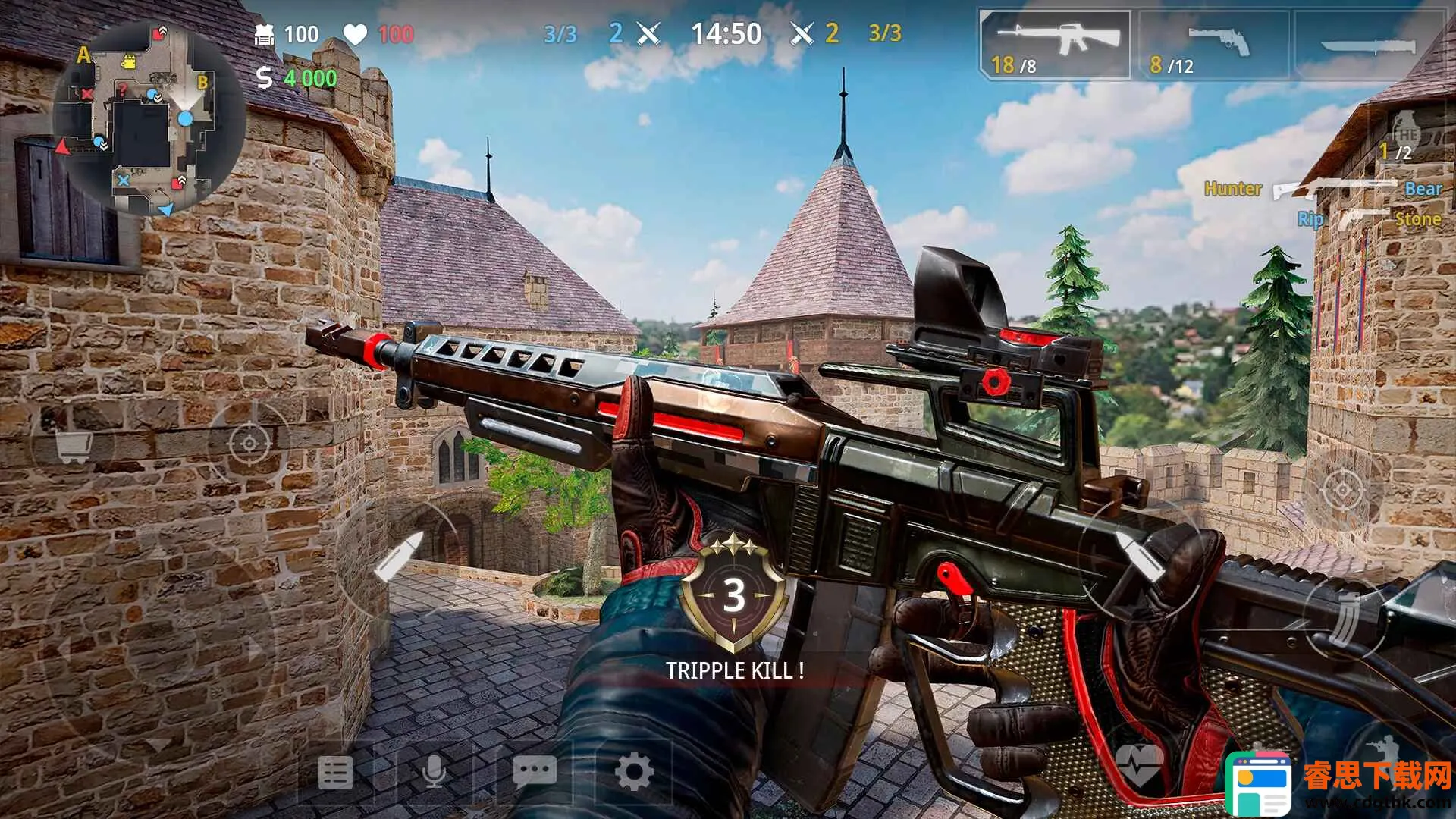Select the HE grenade
The width and height of the screenshot is (1456, 819).
tap(1404, 136)
